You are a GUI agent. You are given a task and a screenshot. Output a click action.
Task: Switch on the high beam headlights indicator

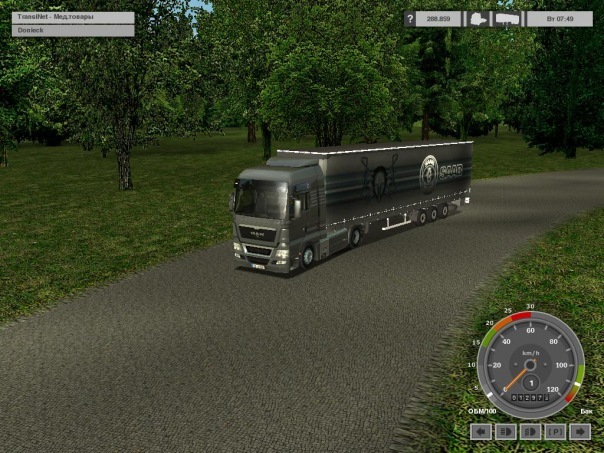[506, 432]
